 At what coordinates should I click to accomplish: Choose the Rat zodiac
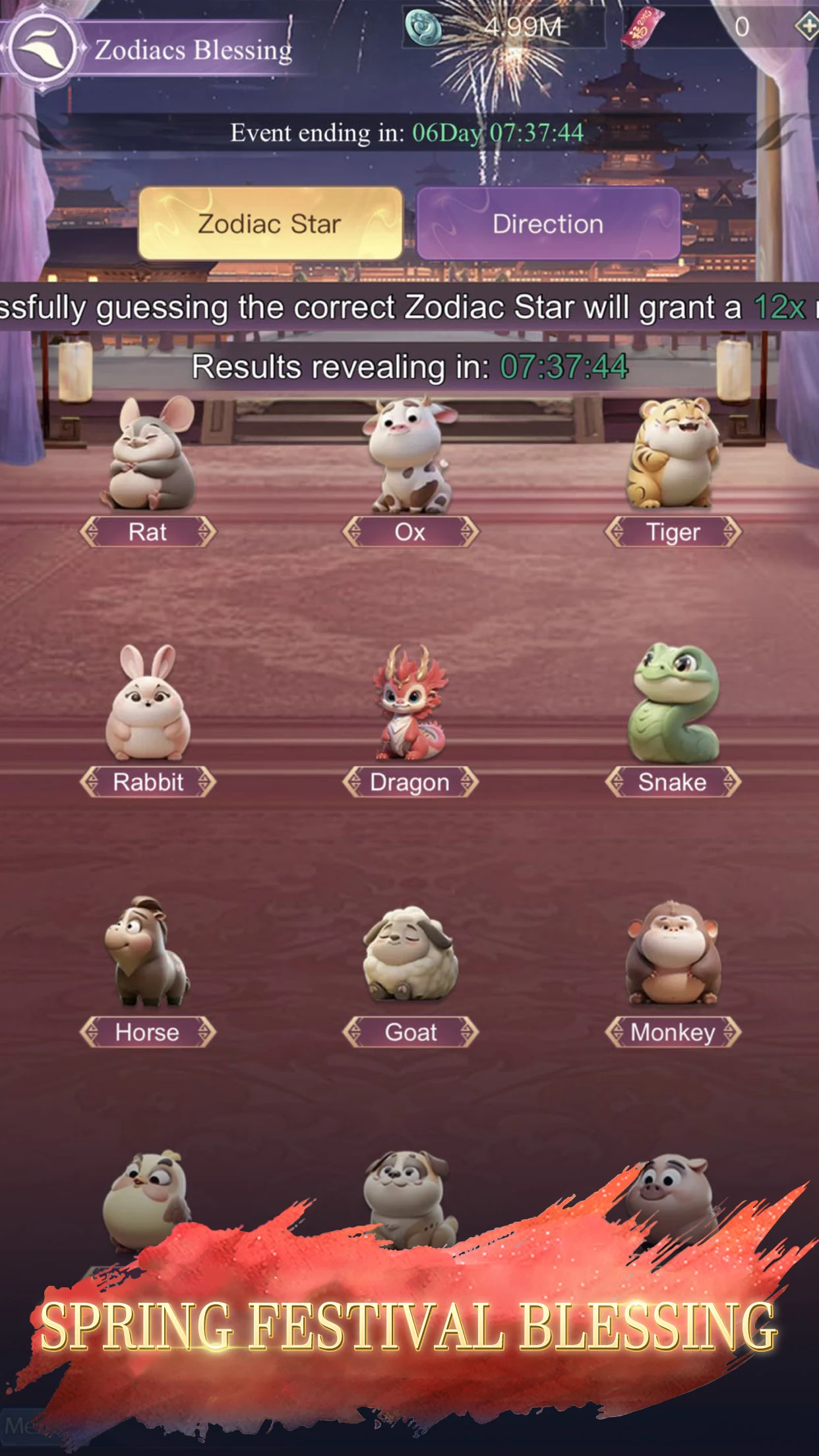pyautogui.click(x=148, y=462)
